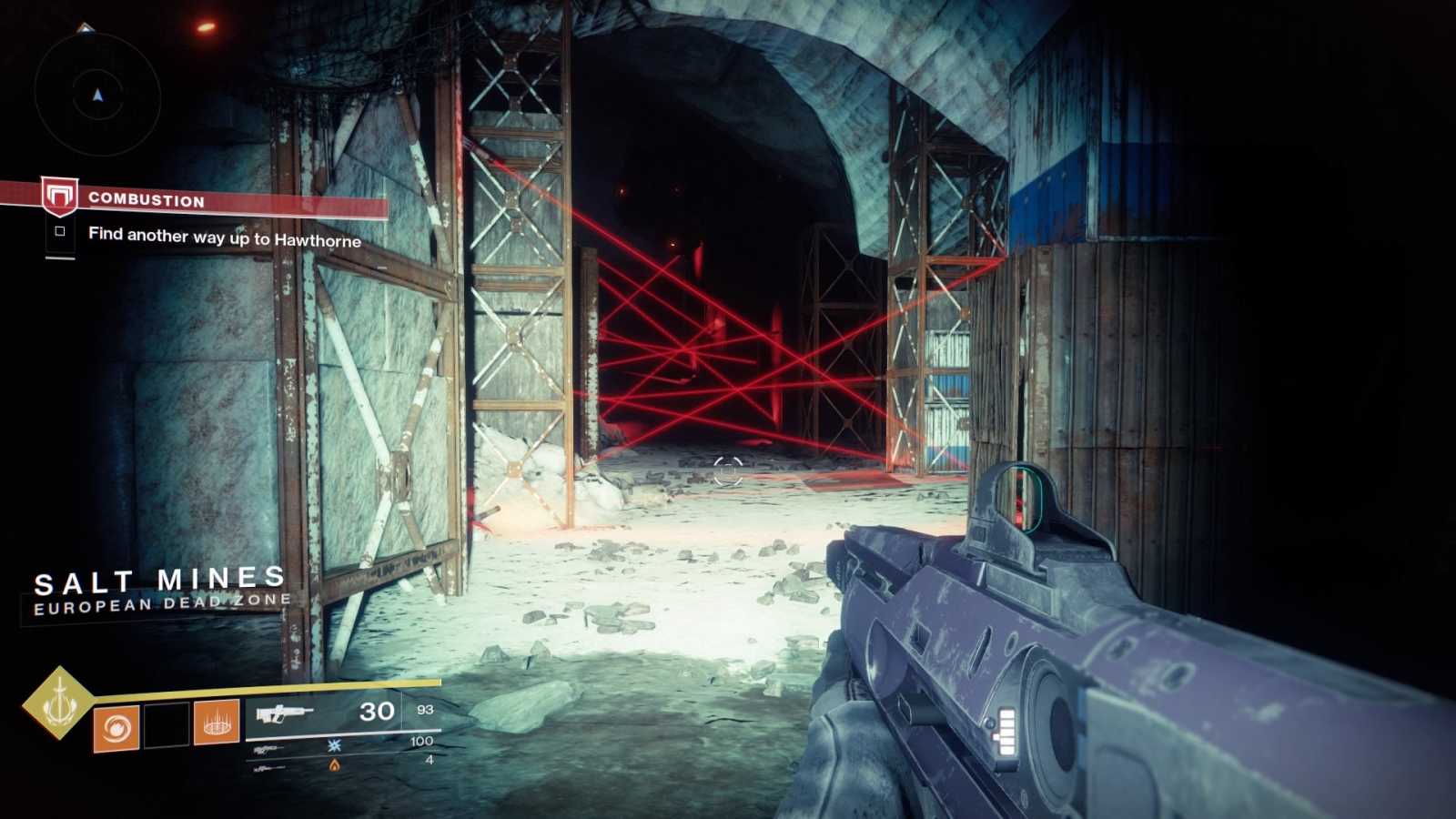Image resolution: width=1456 pixels, height=819 pixels.
Task: Select the orange super ability icon
Action: (116, 726)
